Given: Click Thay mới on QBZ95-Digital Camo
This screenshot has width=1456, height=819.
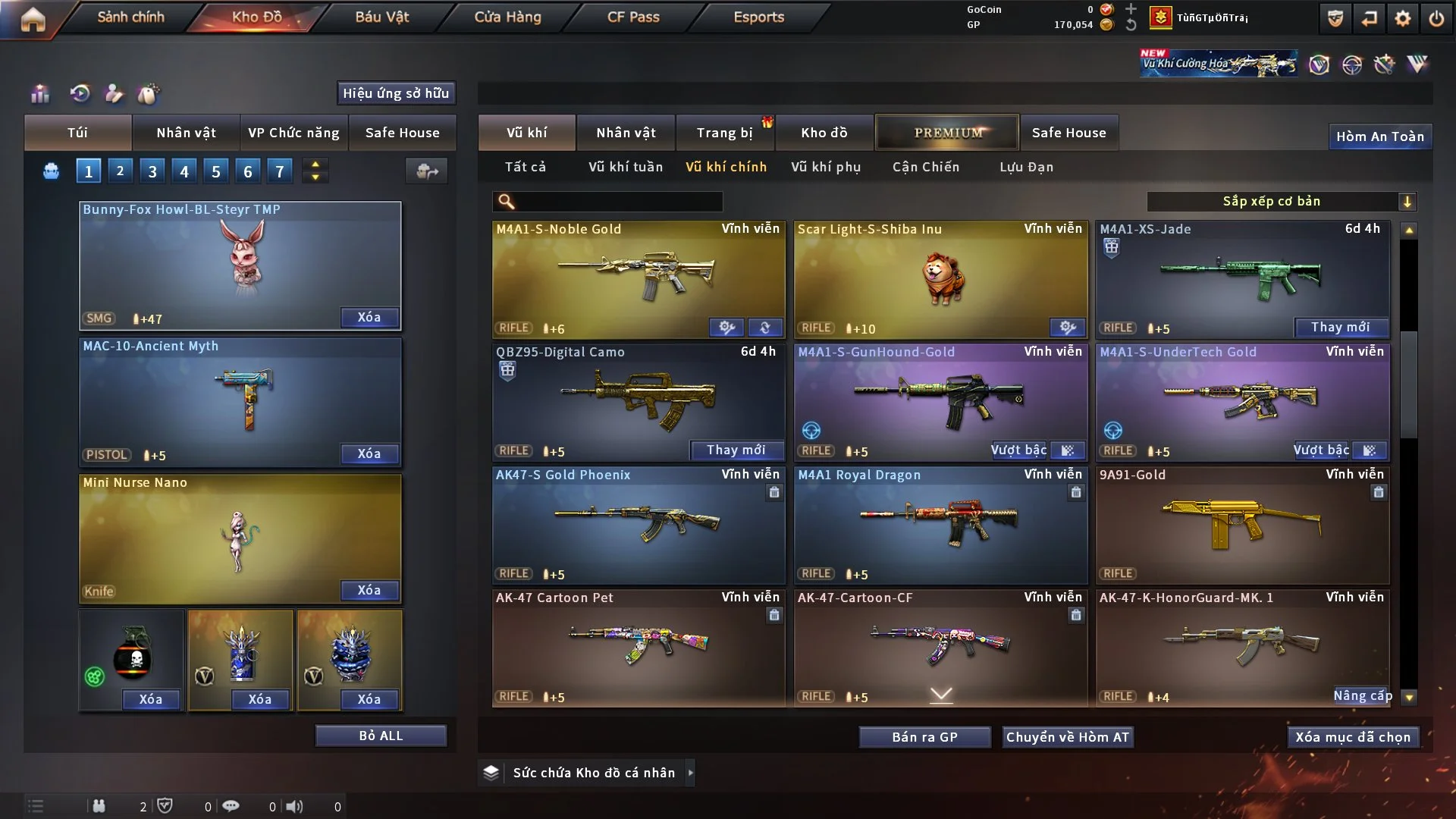Looking at the screenshot, I should pos(736,450).
